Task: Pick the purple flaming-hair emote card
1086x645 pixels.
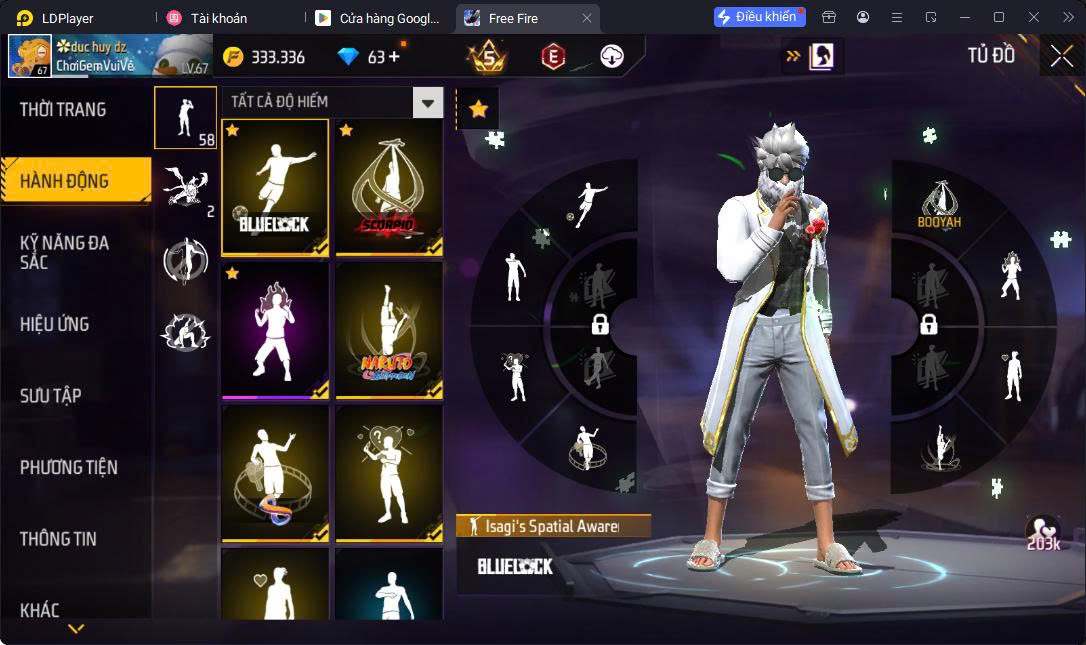Action: [x=275, y=331]
